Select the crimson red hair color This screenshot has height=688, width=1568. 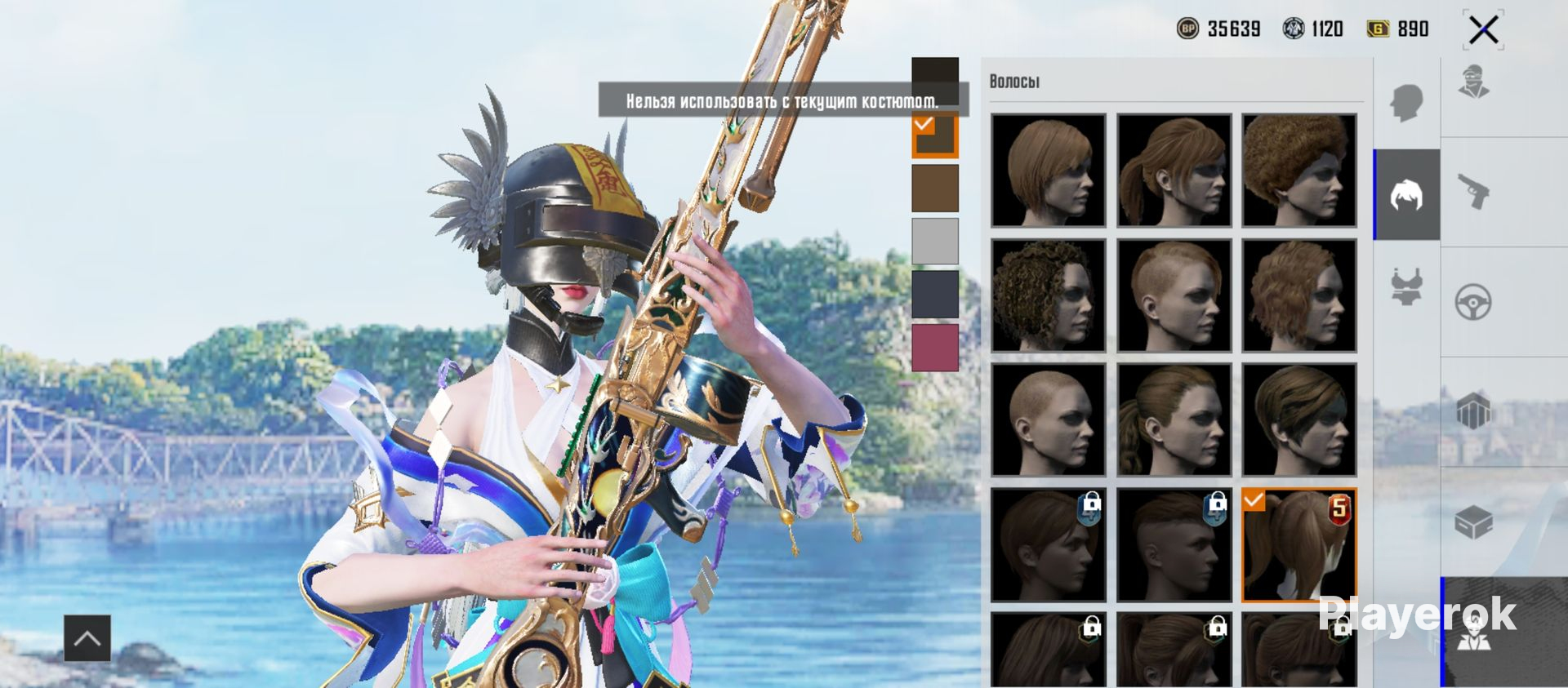(935, 348)
